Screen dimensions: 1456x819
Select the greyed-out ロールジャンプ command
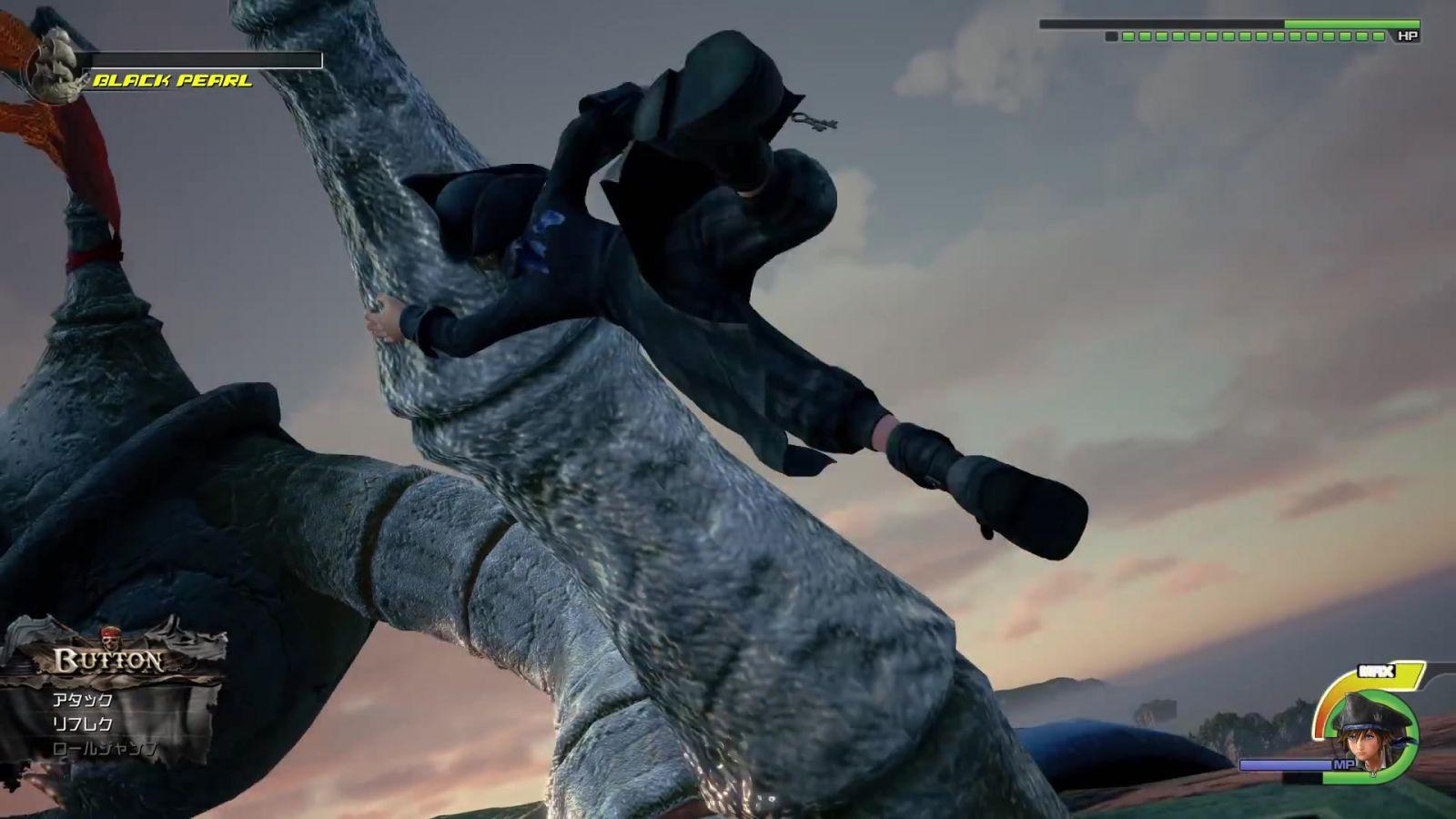[105, 750]
